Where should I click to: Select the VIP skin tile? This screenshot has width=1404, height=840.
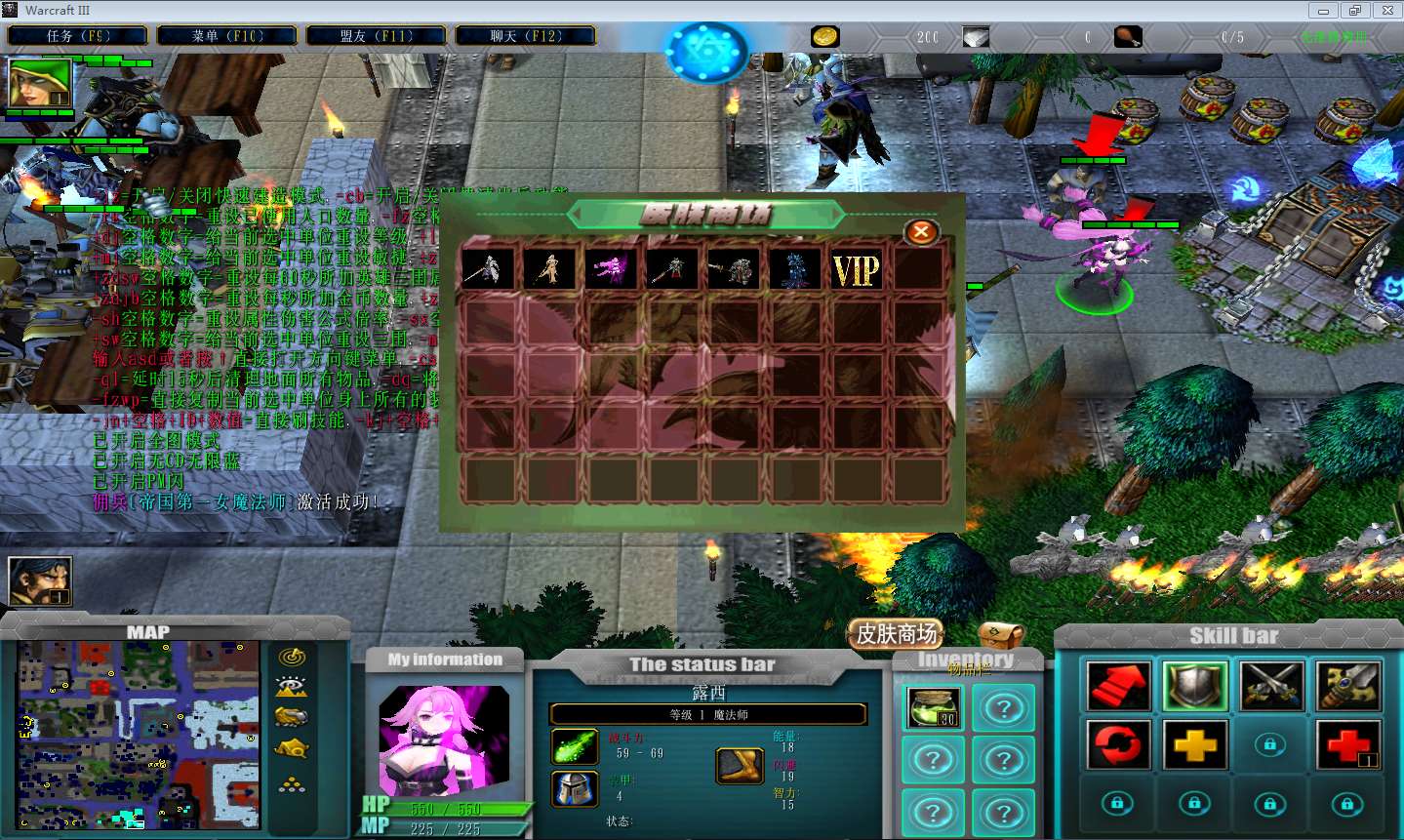(856, 269)
